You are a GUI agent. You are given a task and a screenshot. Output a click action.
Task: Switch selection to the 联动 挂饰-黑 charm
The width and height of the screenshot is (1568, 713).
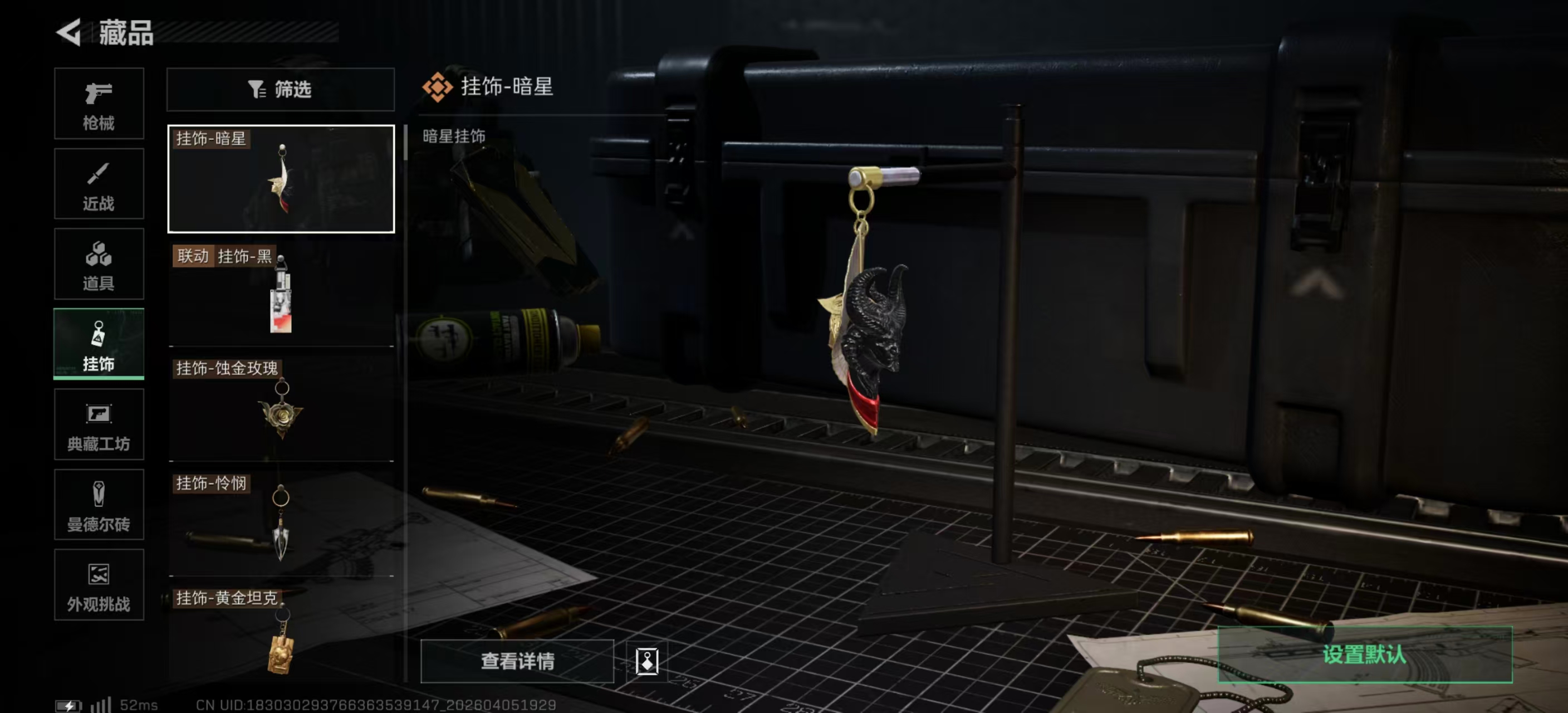click(281, 295)
